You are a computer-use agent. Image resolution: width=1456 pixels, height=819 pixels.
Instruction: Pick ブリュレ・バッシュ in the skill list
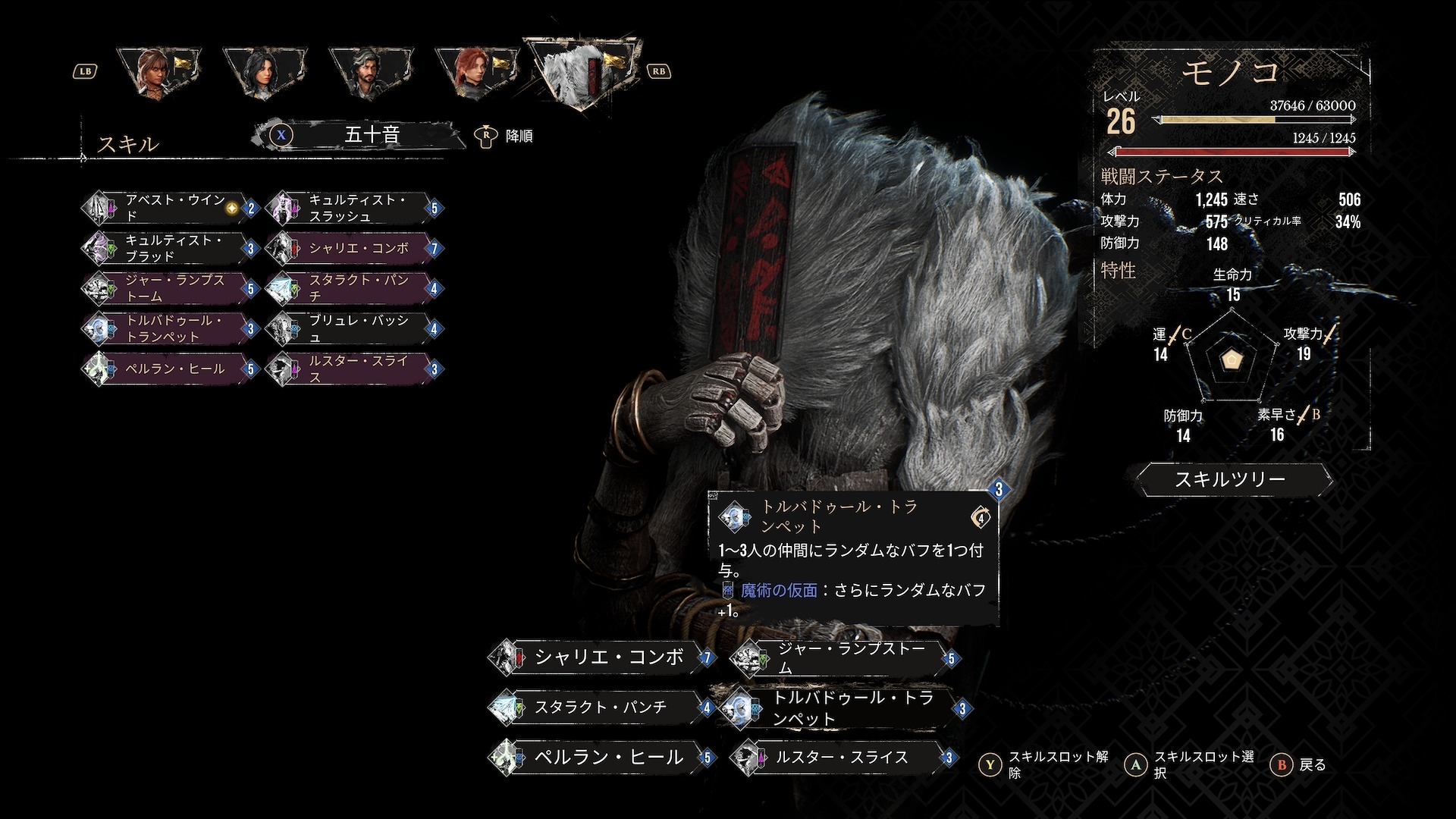click(355, 328)
